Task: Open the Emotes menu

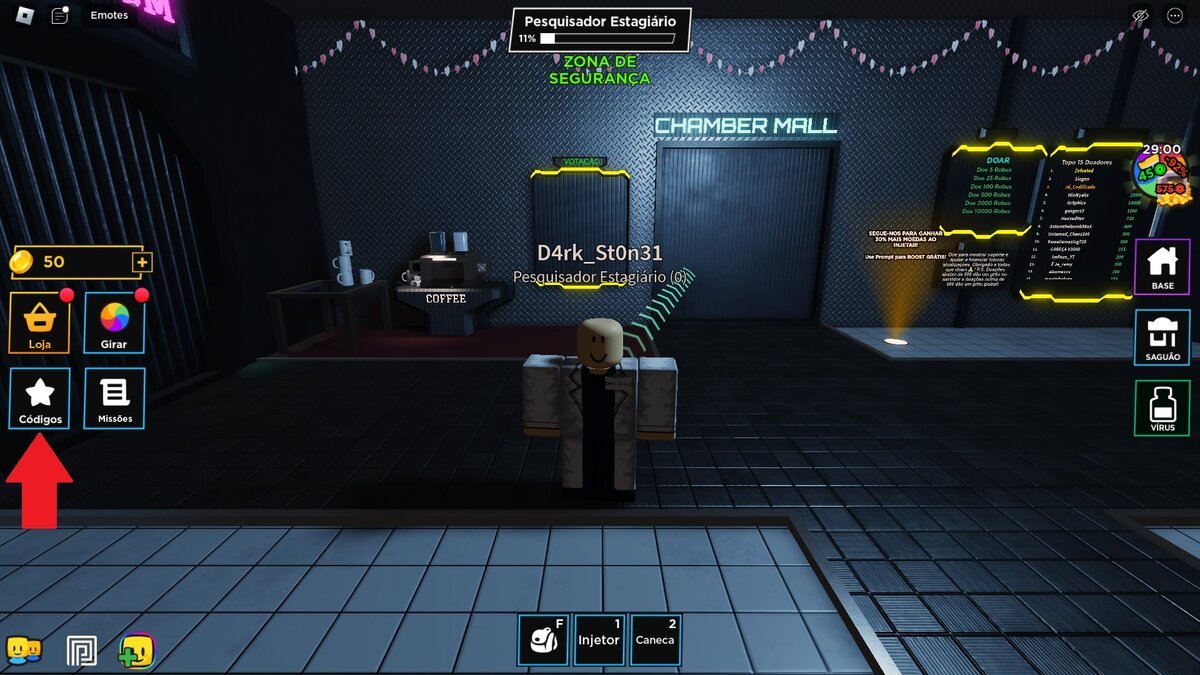Action: coord(109,16)
